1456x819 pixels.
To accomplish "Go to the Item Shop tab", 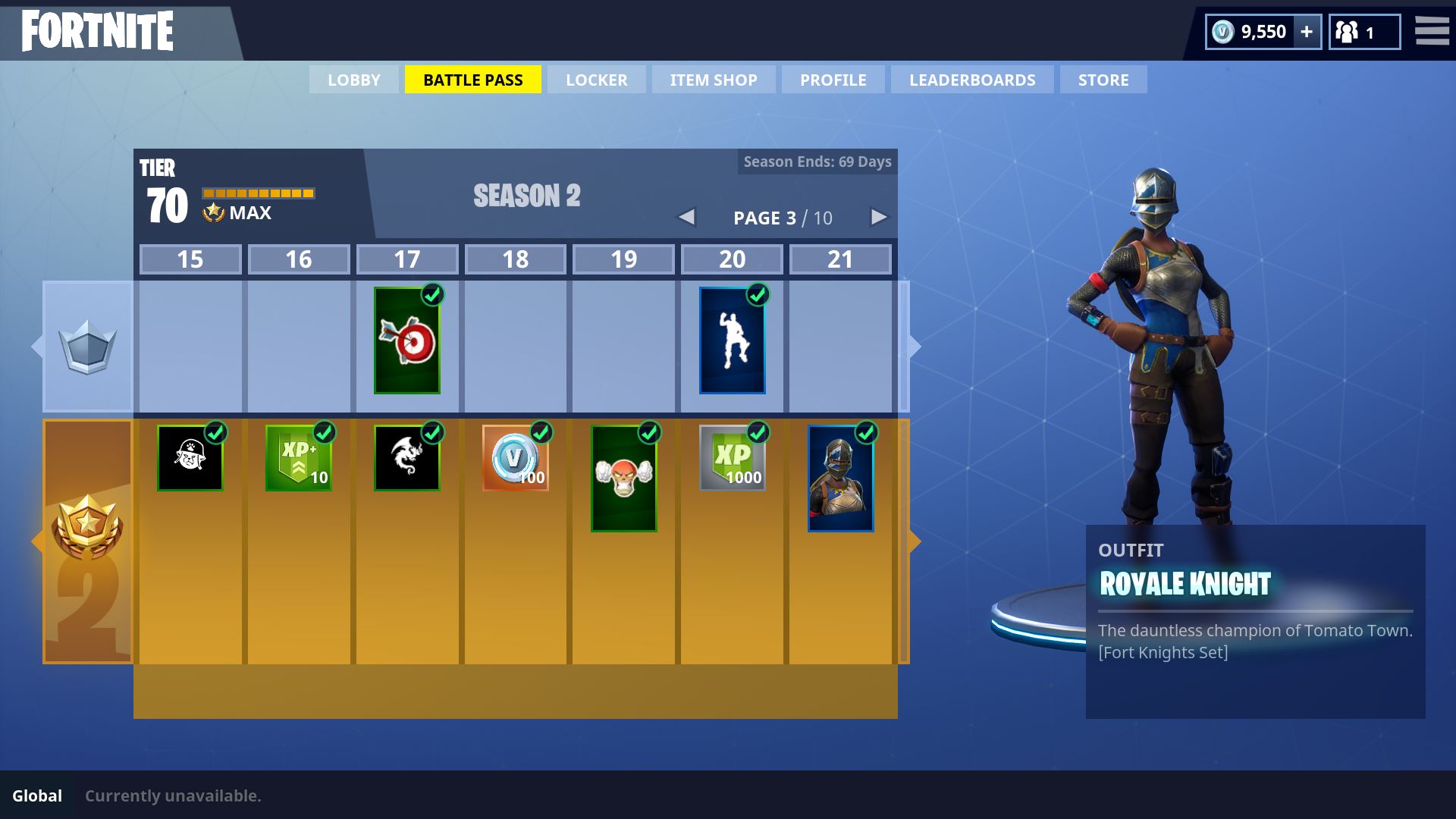I will [x=713, y=80].
